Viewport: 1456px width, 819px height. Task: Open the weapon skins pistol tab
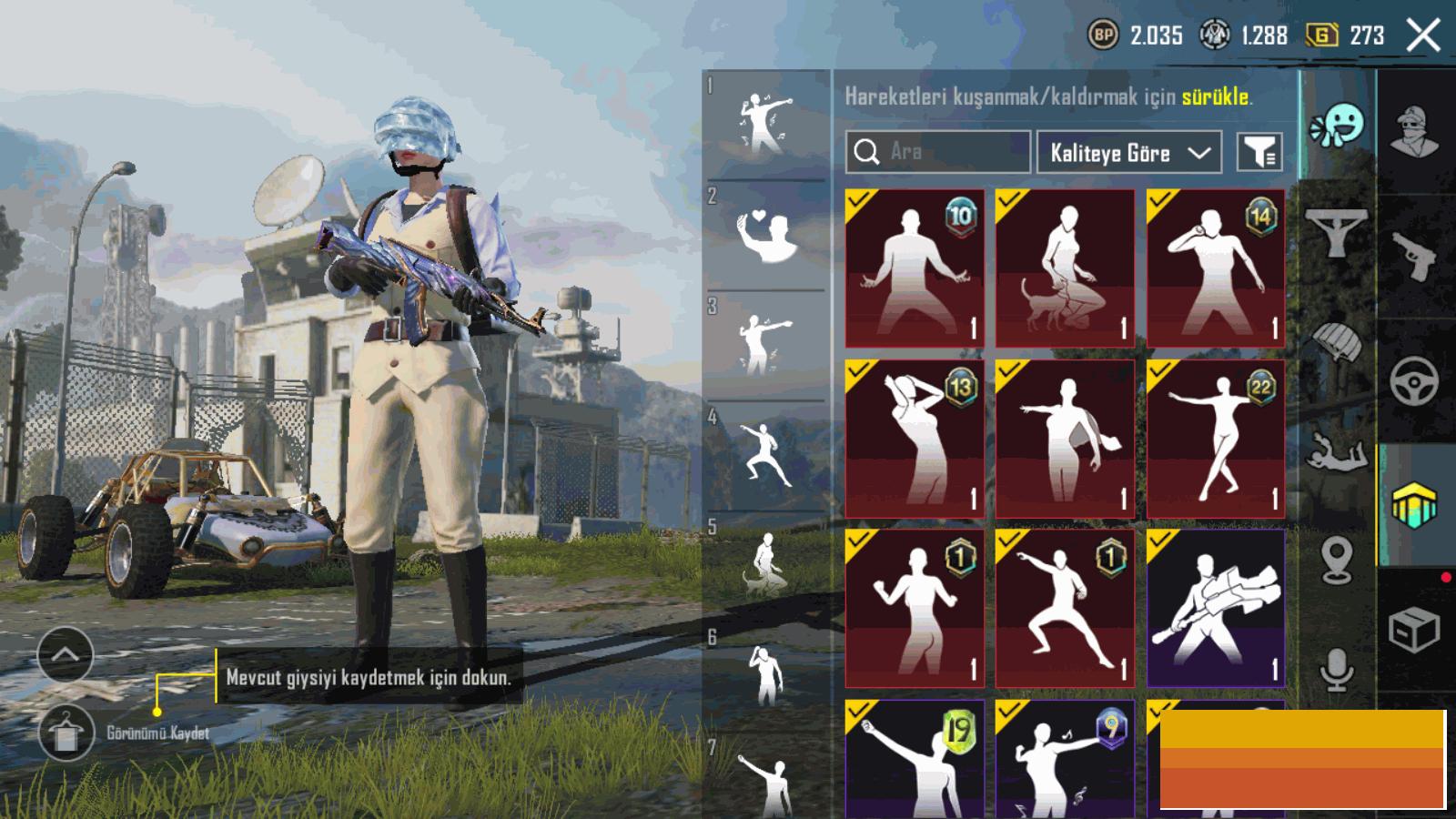[1415, 257]
